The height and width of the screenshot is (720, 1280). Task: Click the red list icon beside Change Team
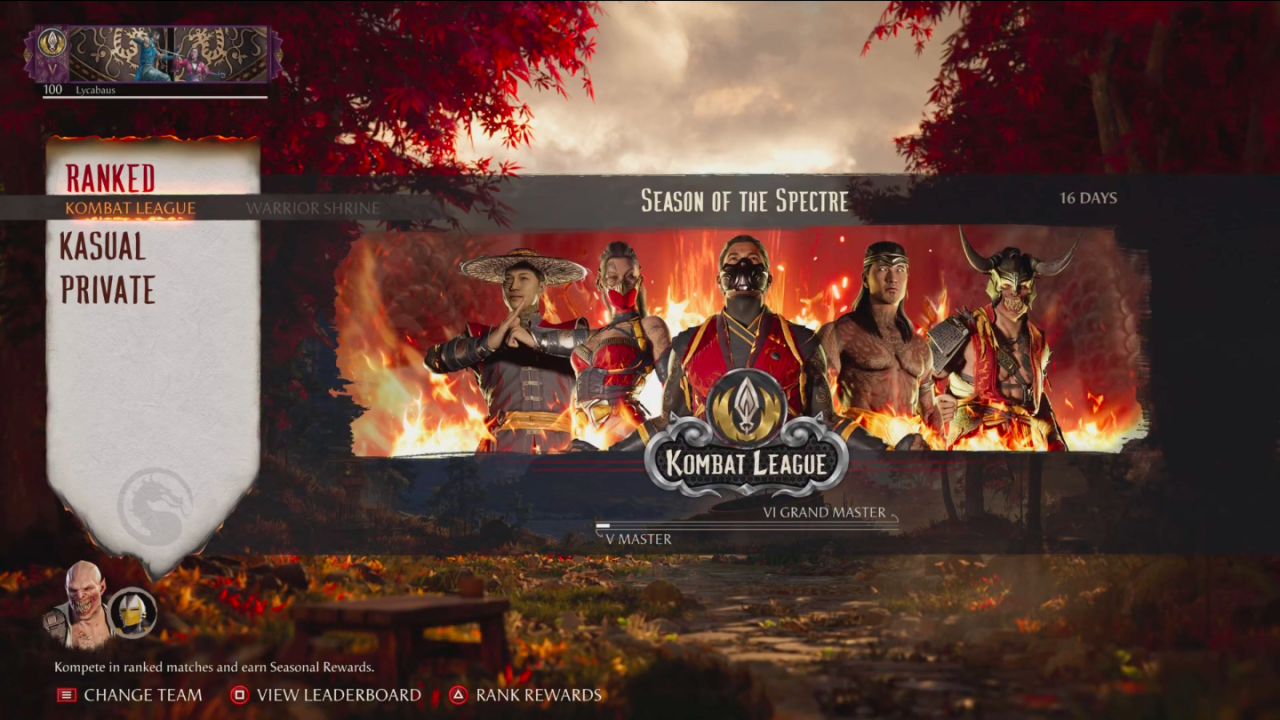pyautogui.click(x=65, y=695)
